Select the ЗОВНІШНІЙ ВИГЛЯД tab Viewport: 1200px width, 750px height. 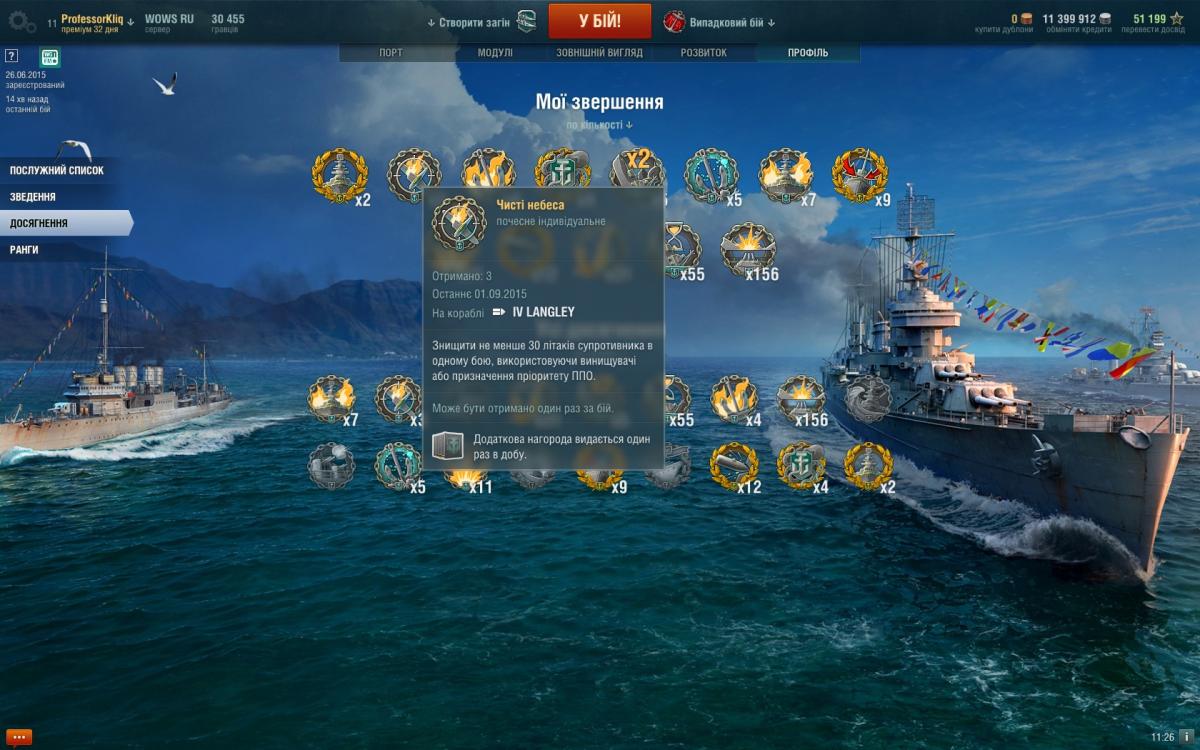tap(599, 53)
